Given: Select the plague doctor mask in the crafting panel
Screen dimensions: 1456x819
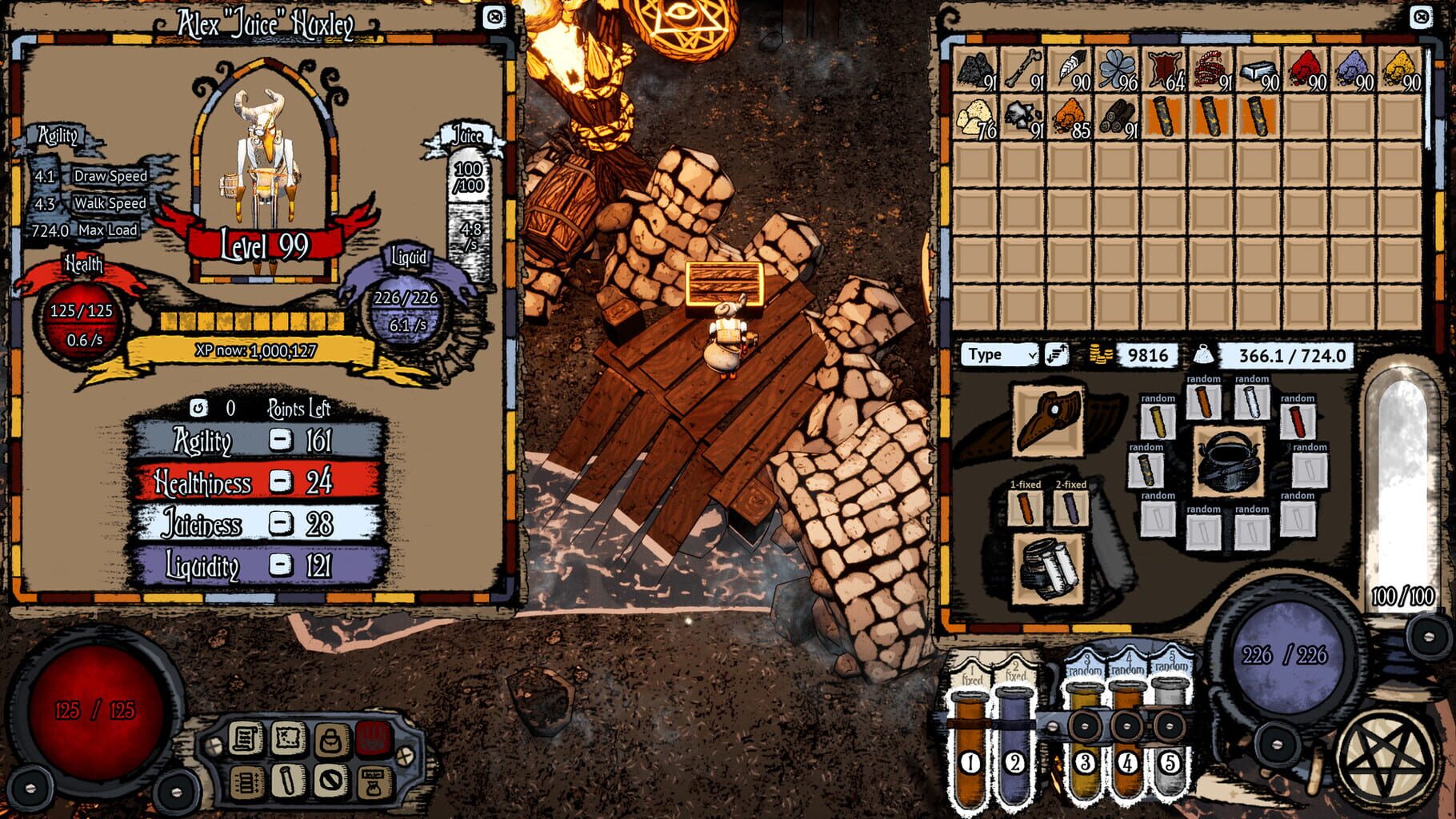Looking at the screenshot, I should tap(1048, 421).
